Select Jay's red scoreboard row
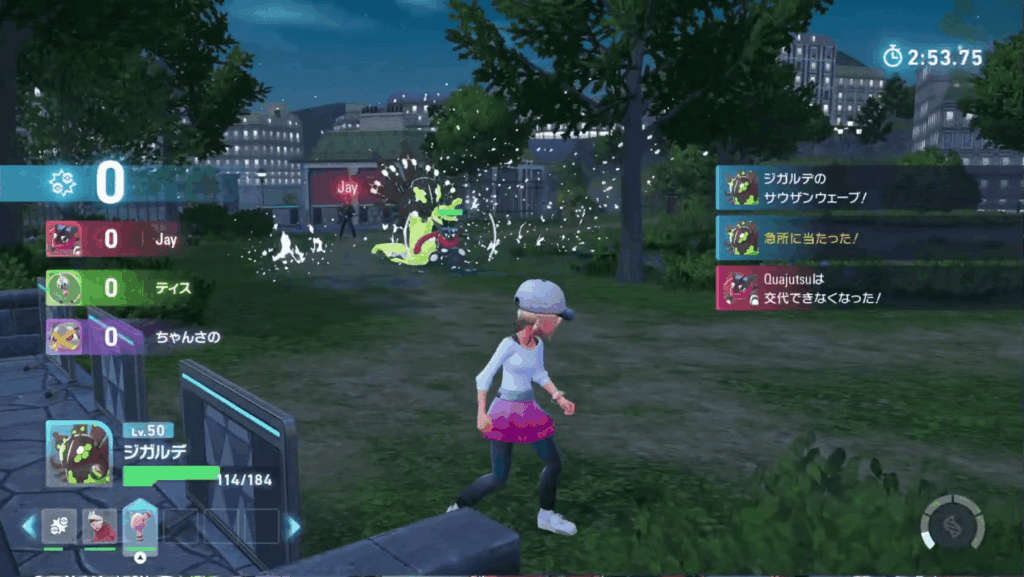Screen dimensions: 1024x577 (x=112, y=240)
